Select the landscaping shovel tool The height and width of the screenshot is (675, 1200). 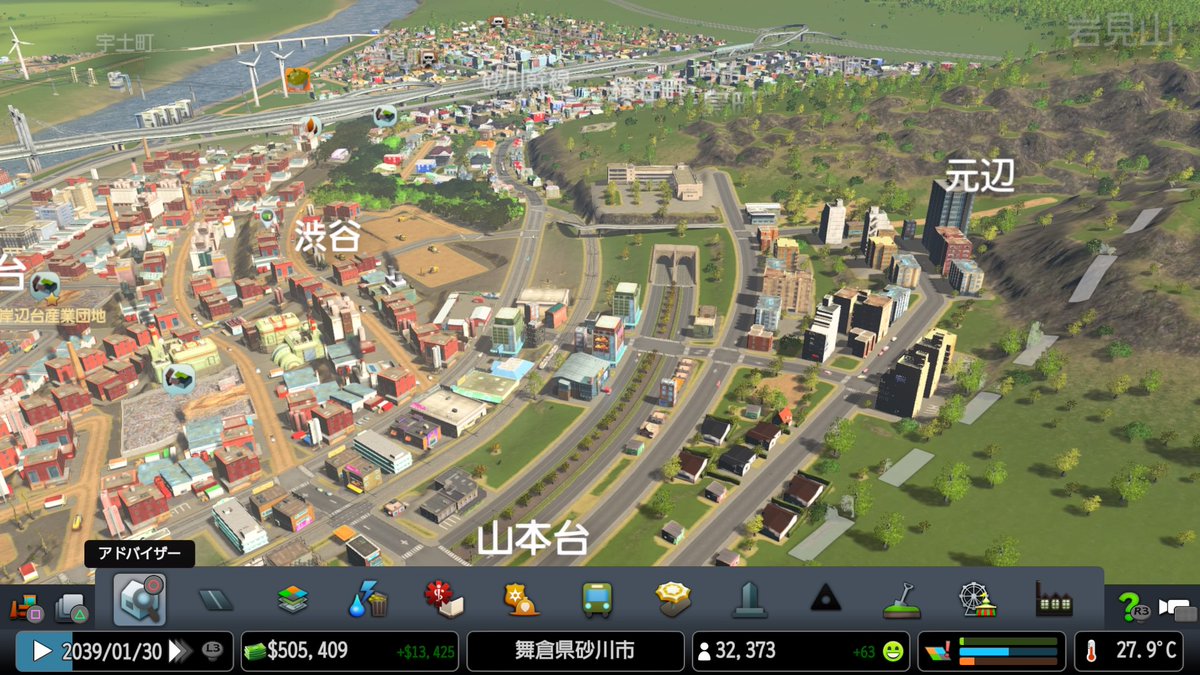(x=901, y=600)
